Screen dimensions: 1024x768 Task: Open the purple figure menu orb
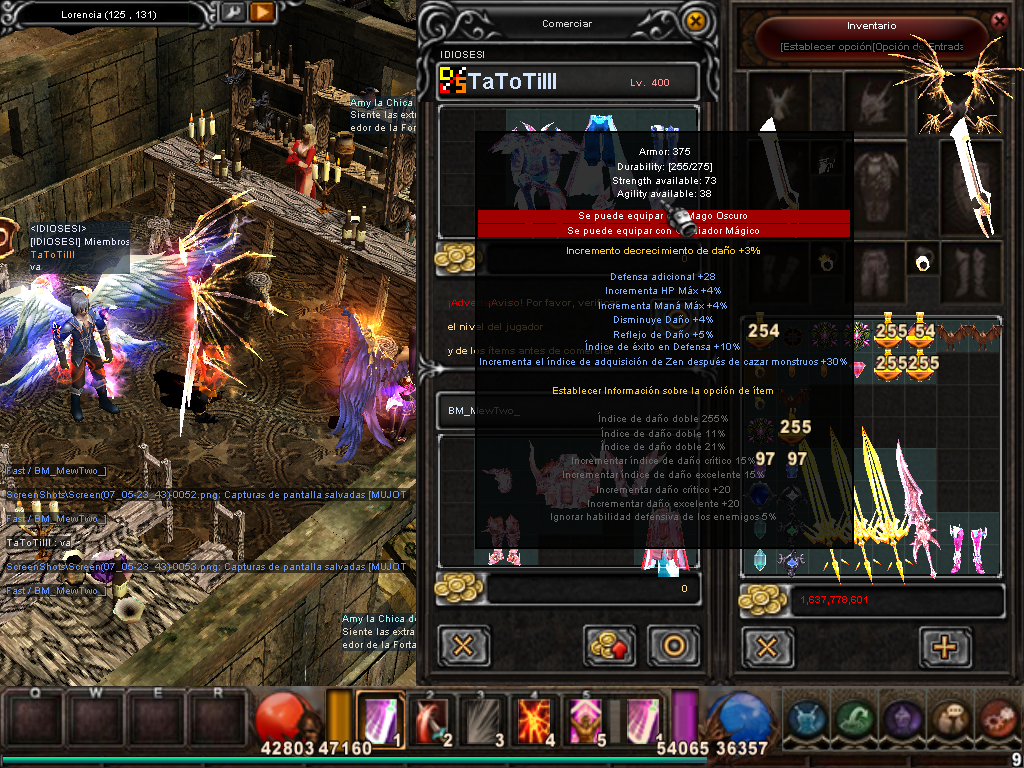pyautogui.click(x=901, y=718)
